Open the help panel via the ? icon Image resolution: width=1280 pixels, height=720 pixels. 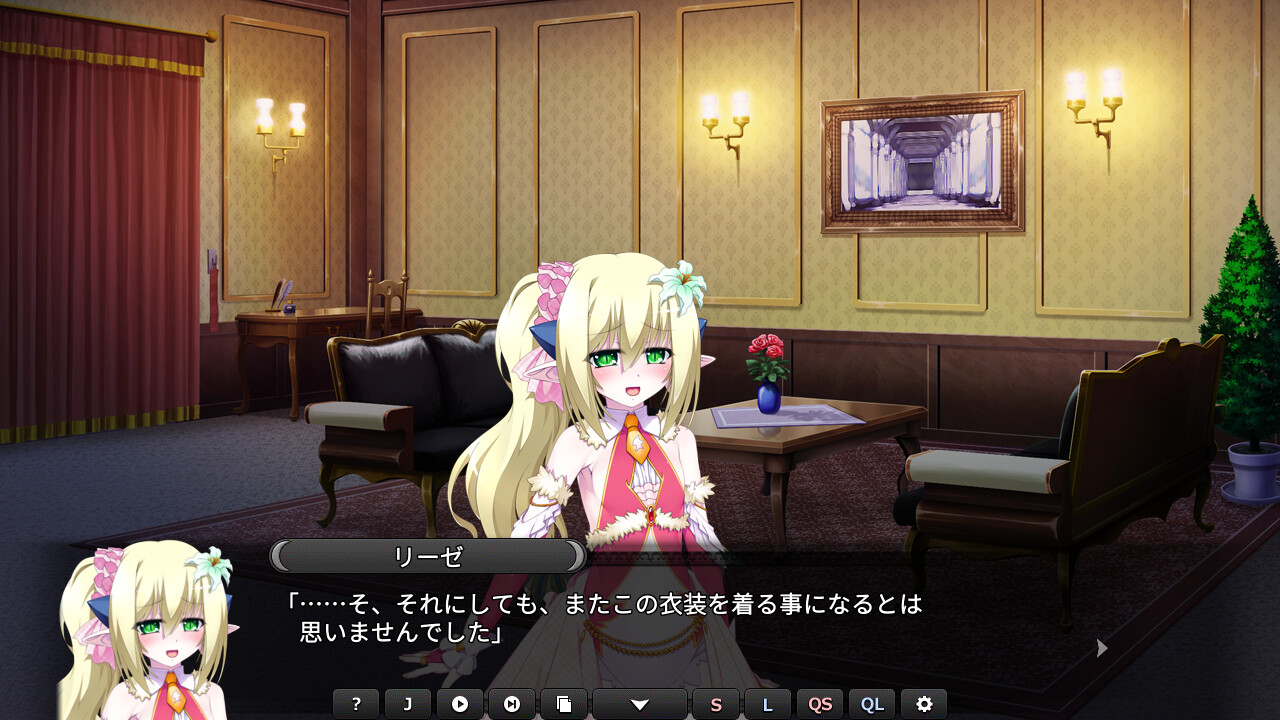tap(356, 704)
